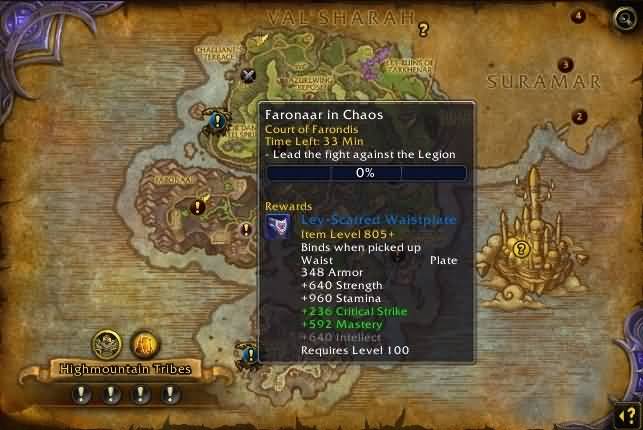Select the dragon-framed world quest marker near Val'sharah coast
643x430 pixels.
(x=217, y=121)
